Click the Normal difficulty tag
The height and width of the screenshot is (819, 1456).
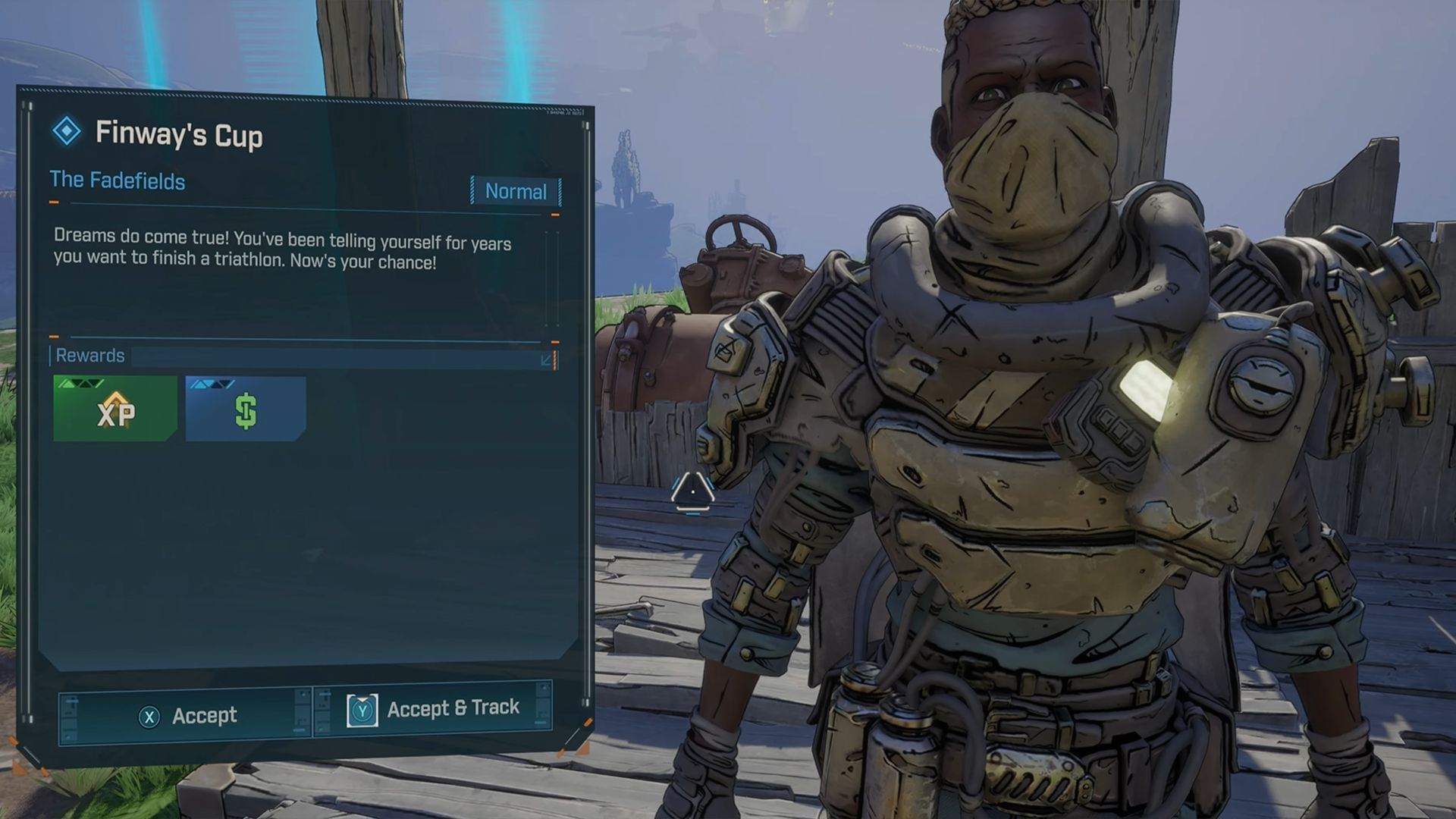click(516, 191)
